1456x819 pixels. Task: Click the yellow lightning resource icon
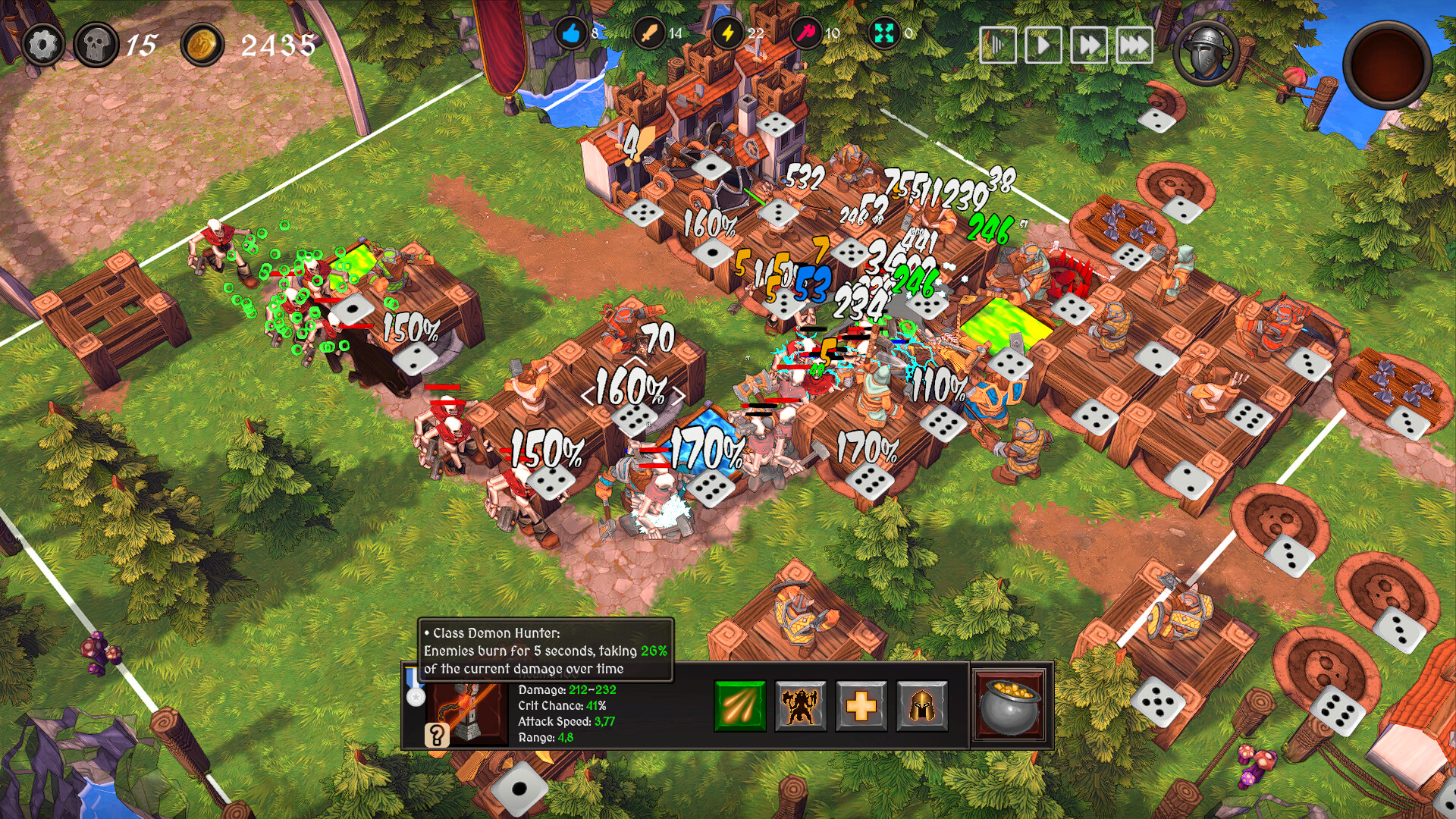click(726, 33)
